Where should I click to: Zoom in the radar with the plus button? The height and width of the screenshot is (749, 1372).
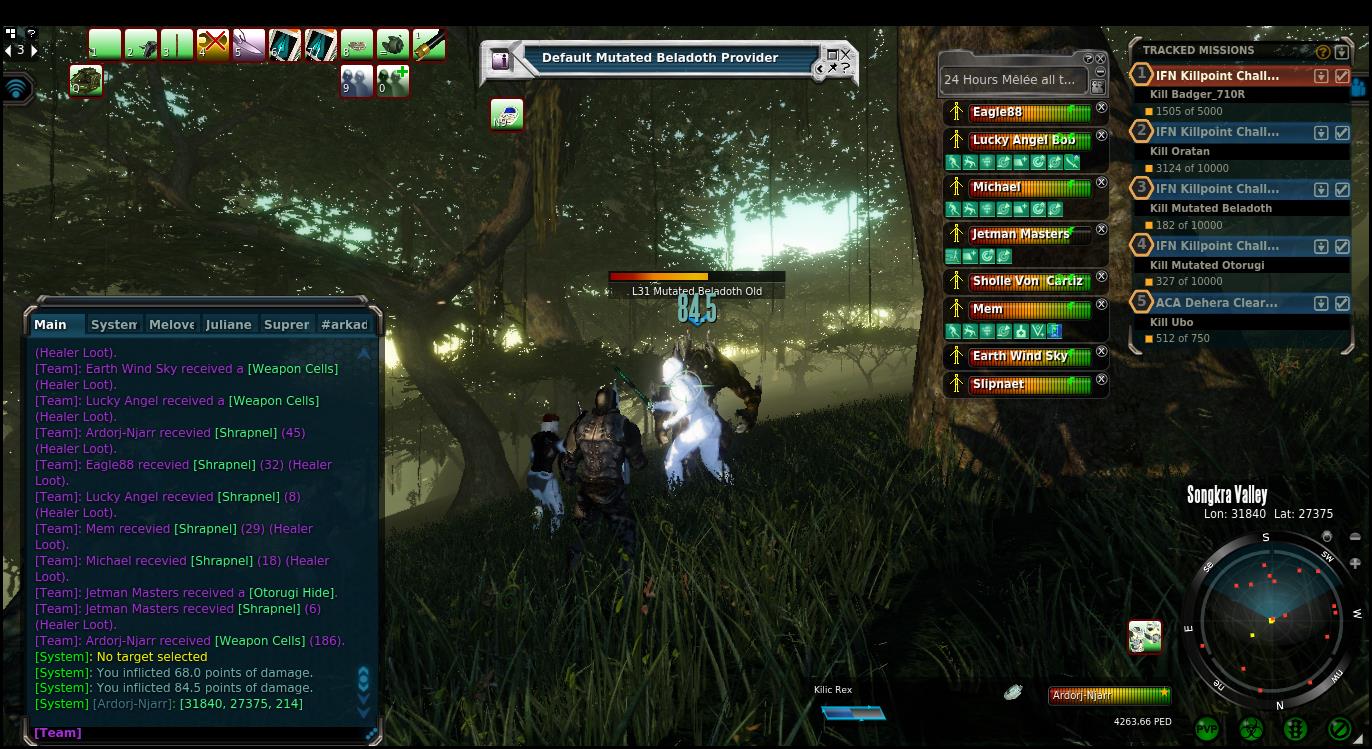[1355, 563]
